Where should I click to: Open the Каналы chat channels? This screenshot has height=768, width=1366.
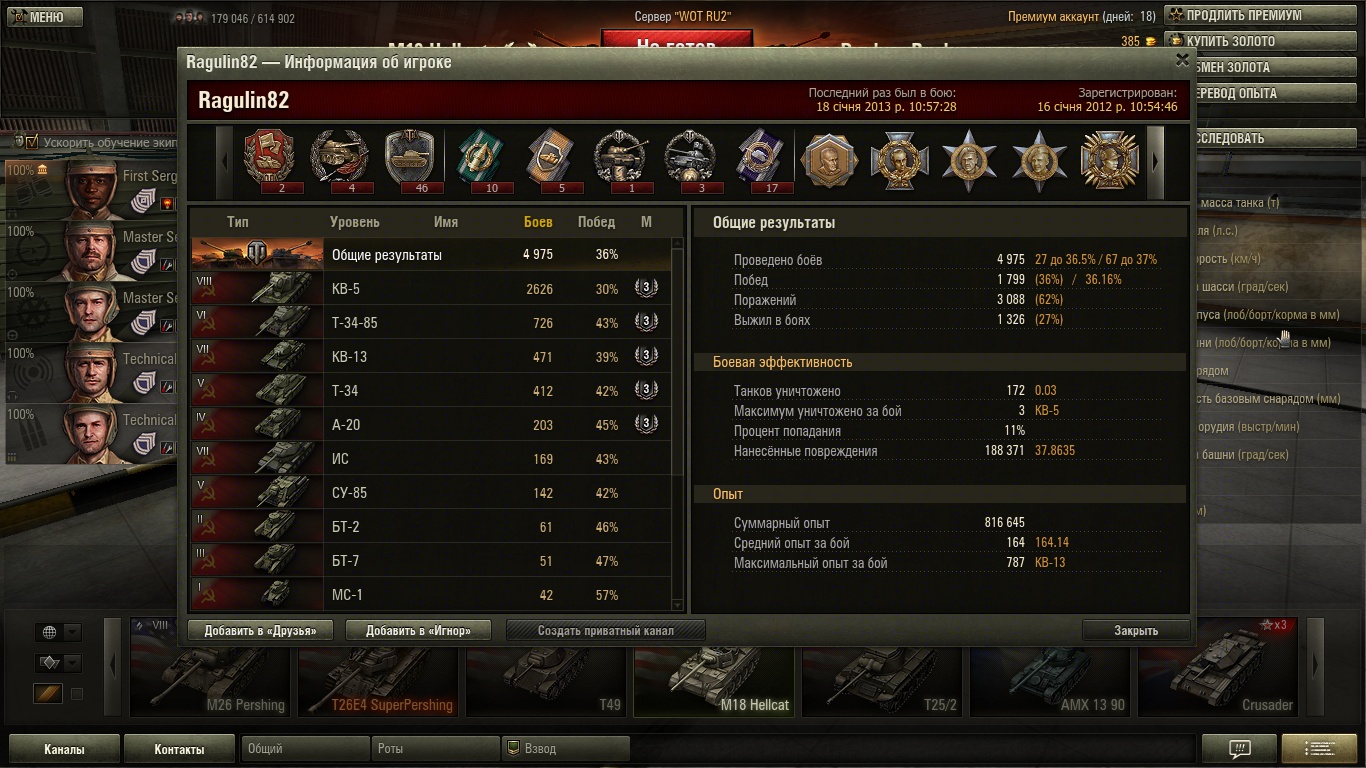pyautogui.click(x=64, y=749)
